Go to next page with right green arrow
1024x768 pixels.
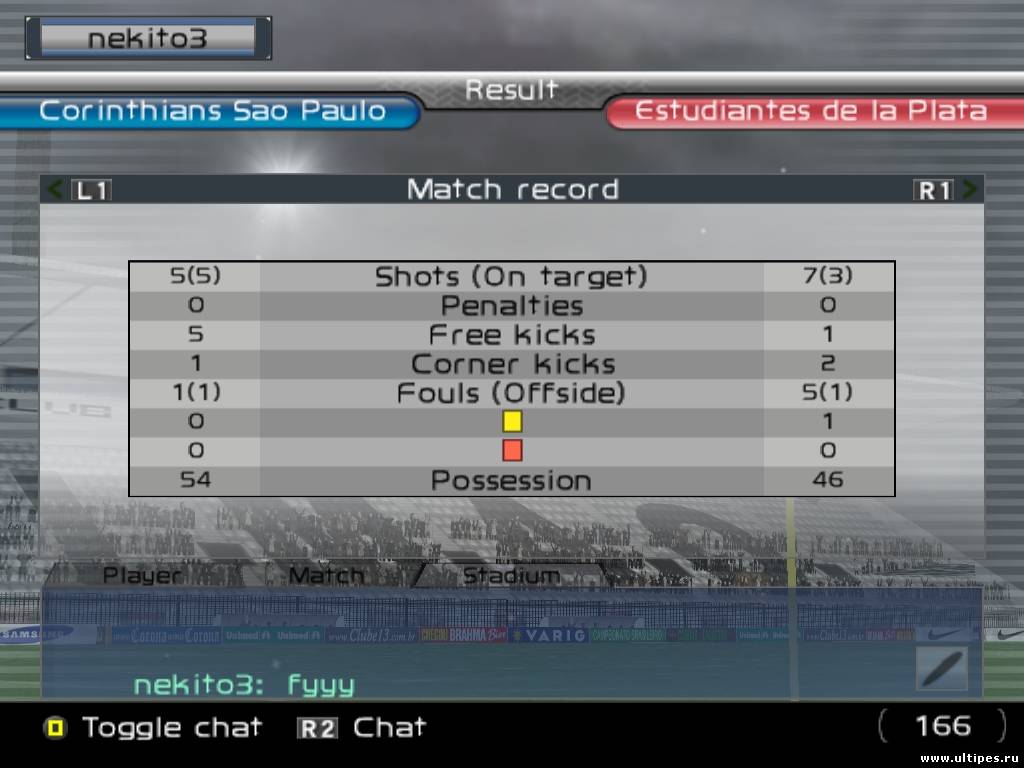coord(969,189)
